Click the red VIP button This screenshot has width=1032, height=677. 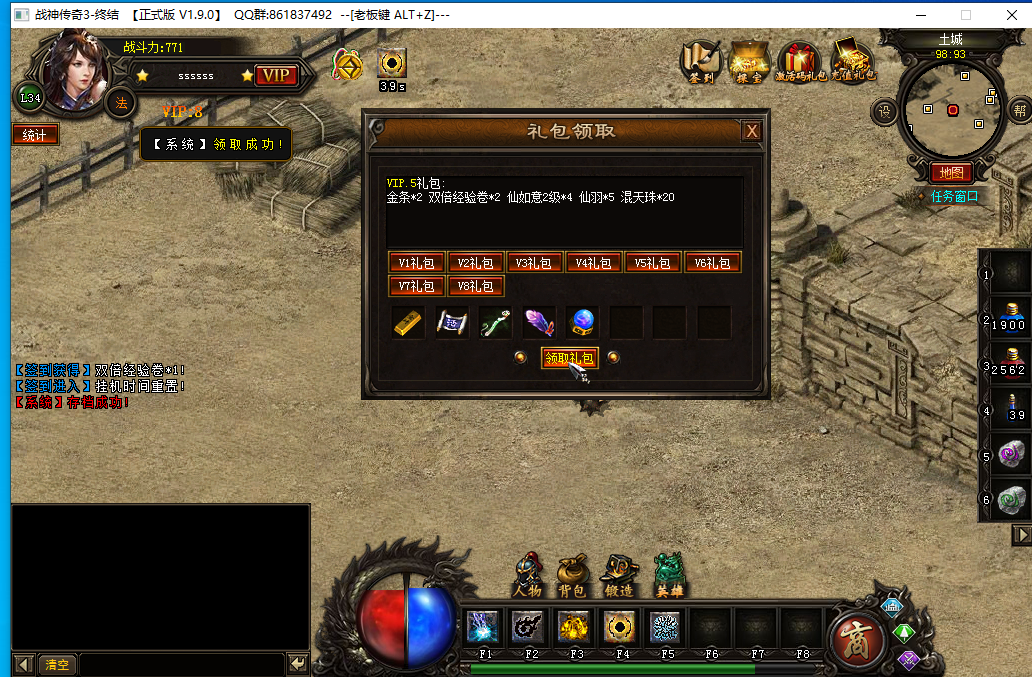(276, 76)
